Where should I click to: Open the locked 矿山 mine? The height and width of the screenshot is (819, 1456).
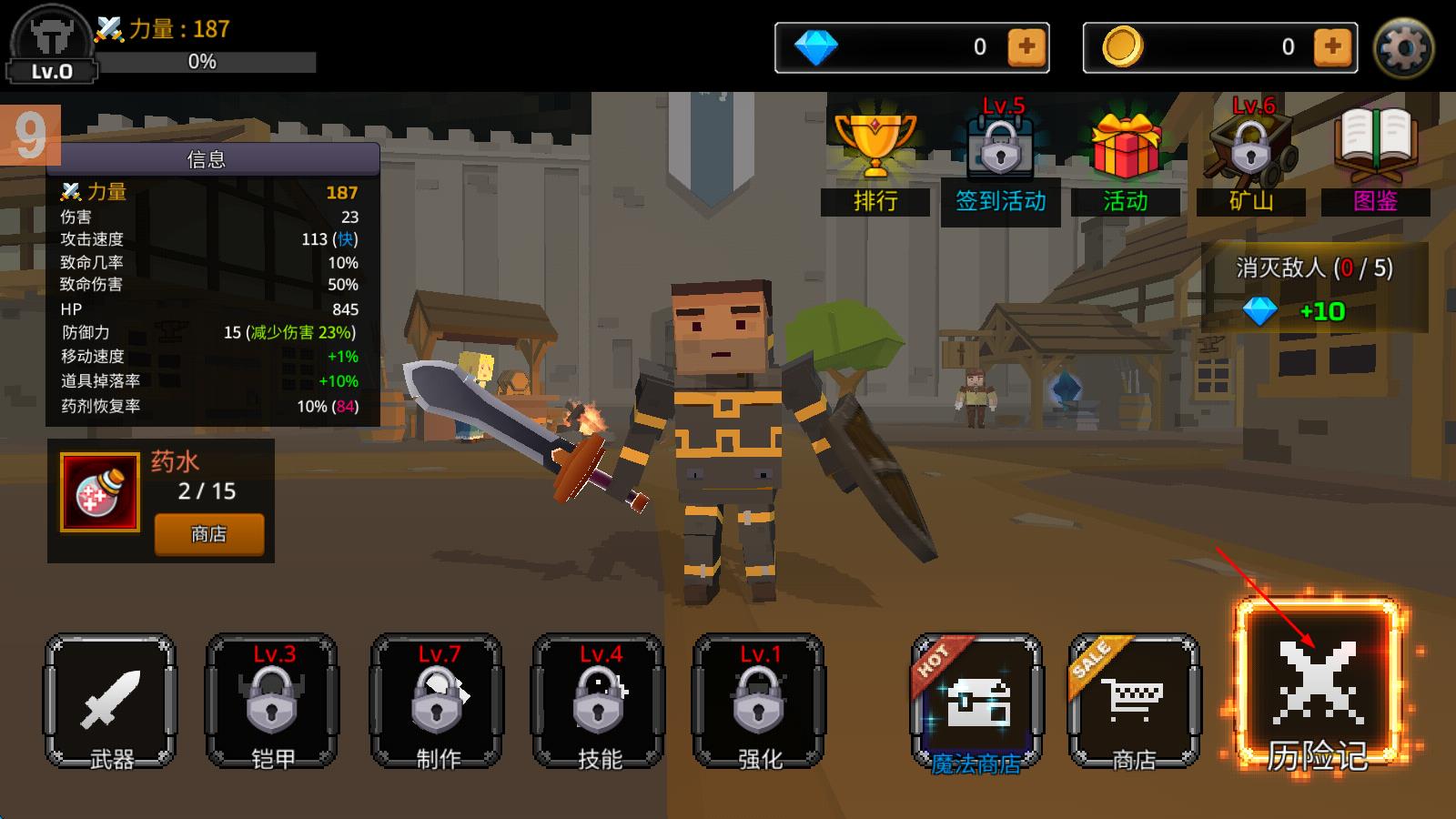point(1250,161)
